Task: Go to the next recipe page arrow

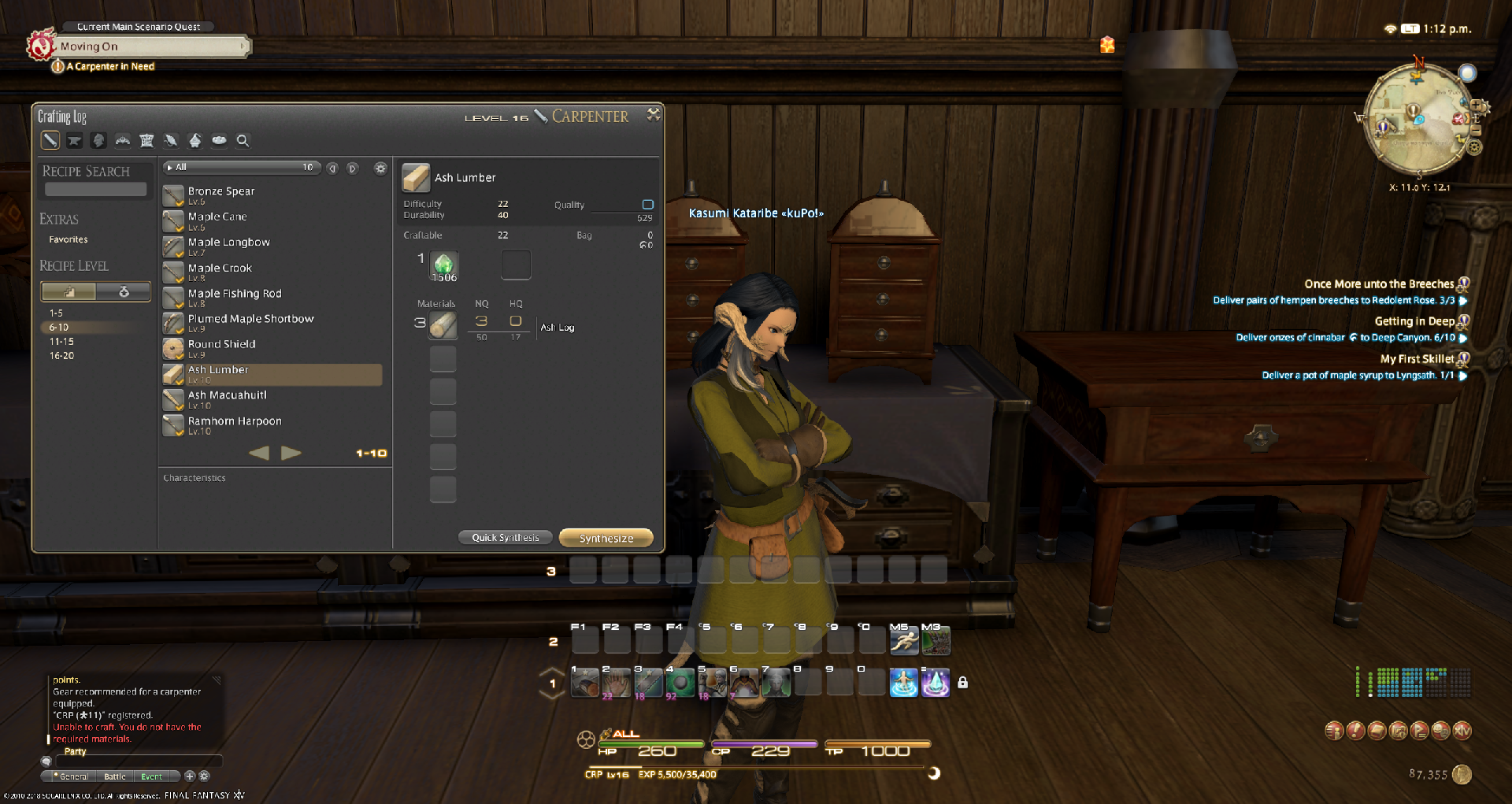Action: click(x=291, y=453)
